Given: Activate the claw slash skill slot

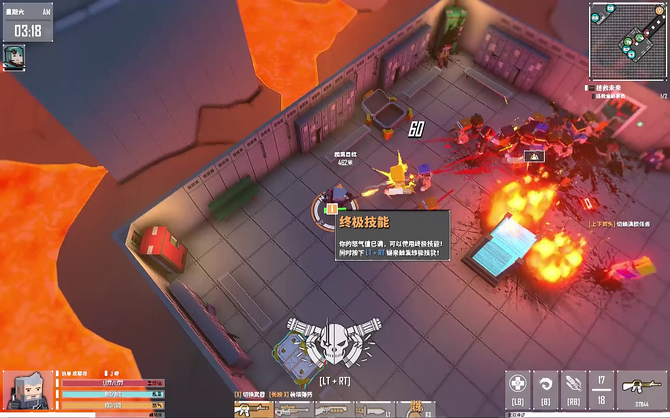Looking at the screenshot, I should coord(573,385).
